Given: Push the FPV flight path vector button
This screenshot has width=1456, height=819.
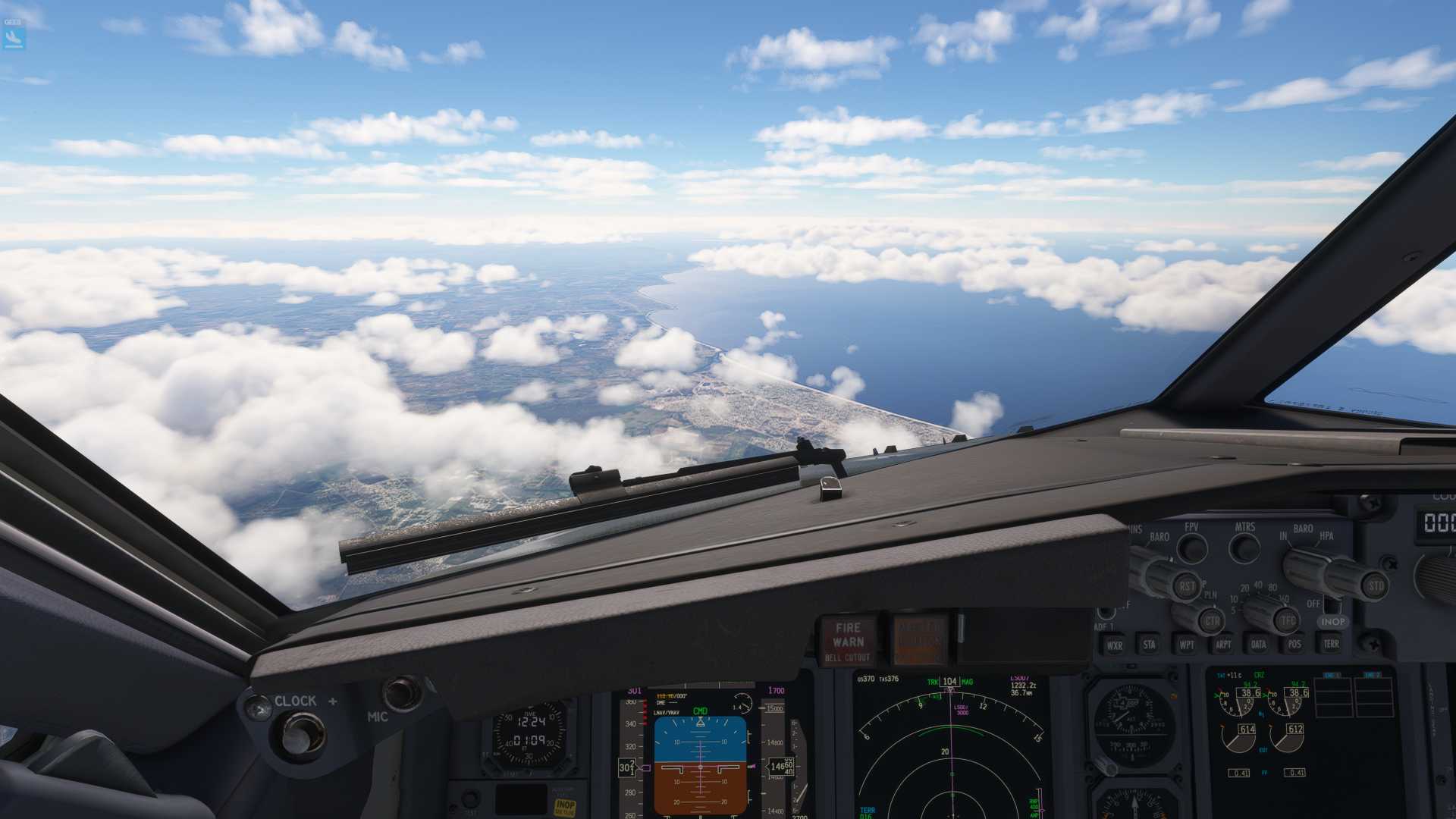Looking at the screenshot, I should coord(1192,548).
